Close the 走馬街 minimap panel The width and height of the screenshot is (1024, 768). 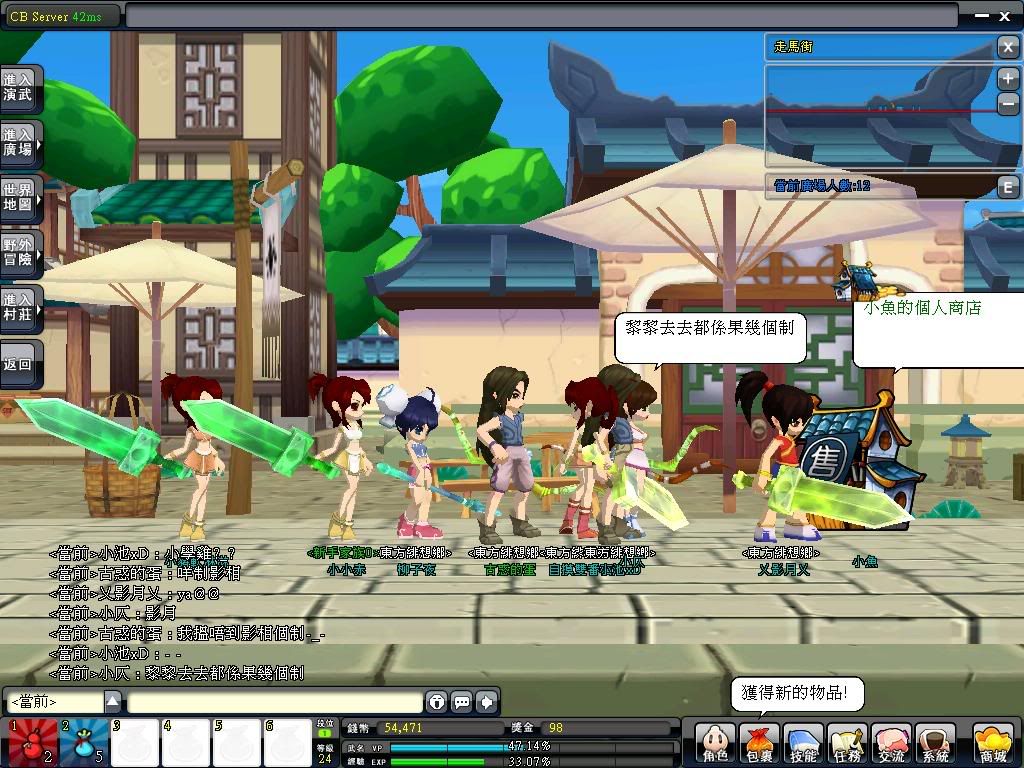pyautogui.click(x=1008, y=46)
